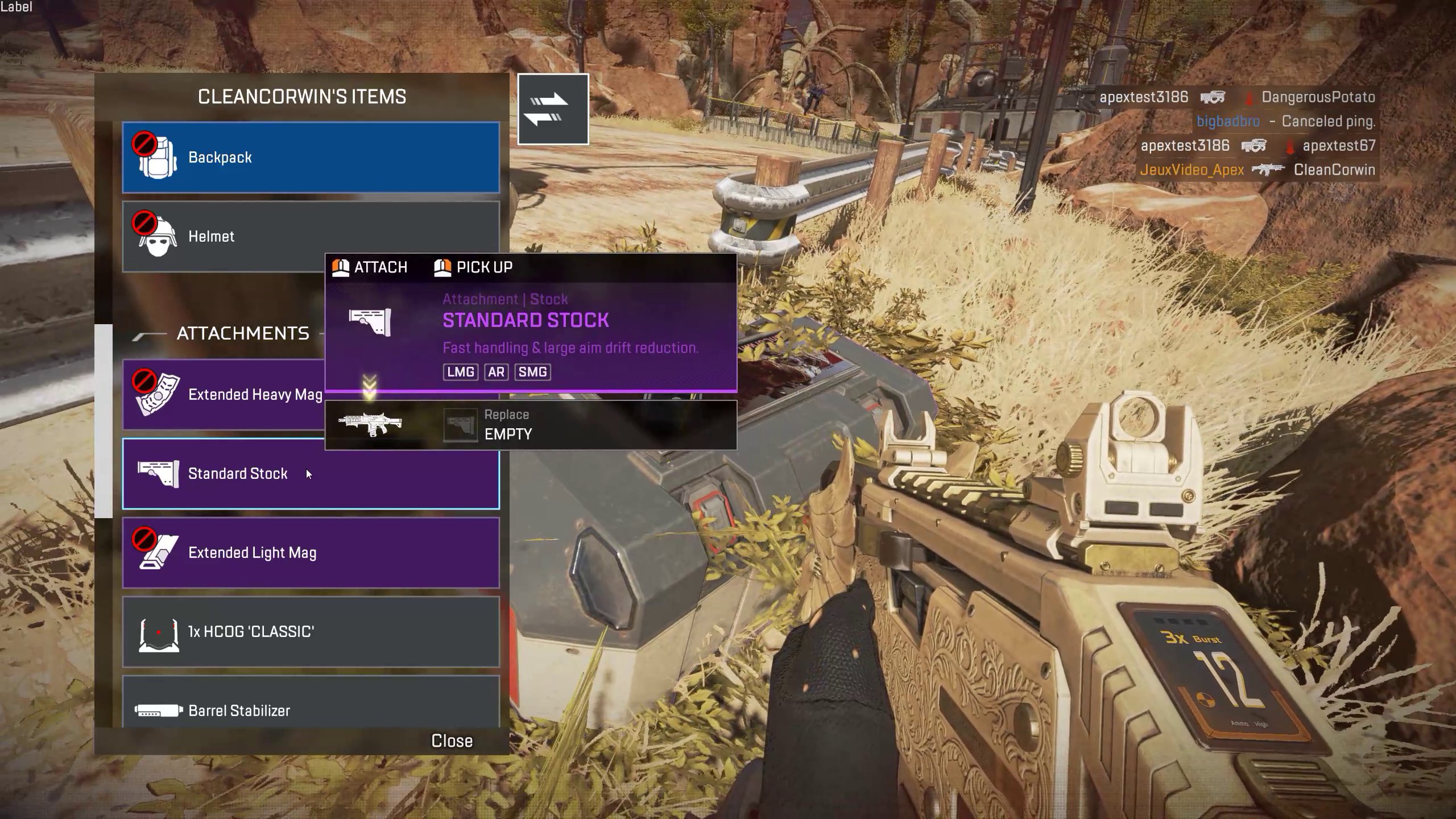
Task: Click the Extended Light Mag row
Action: [x=311, y=553]
